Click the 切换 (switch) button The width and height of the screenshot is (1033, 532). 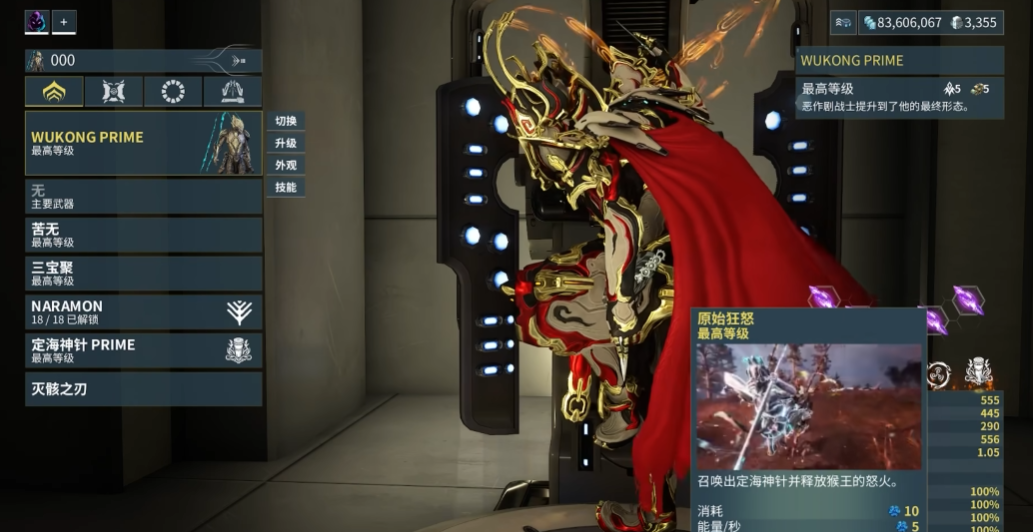coord(286,121)
